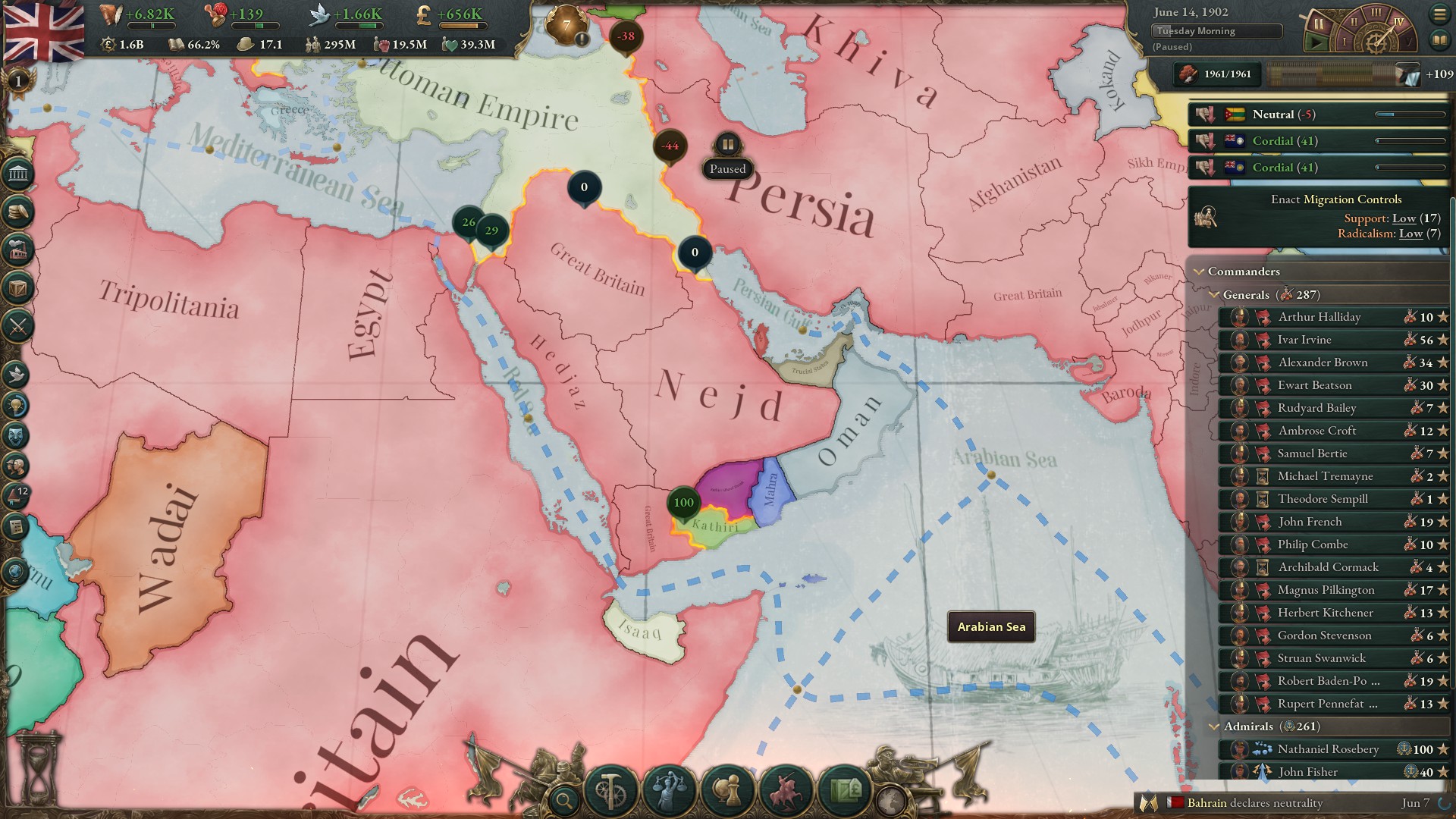Set game speed using the speed control wheel
Screen dimensions: 1456x819
click(x=1376, y=36)
